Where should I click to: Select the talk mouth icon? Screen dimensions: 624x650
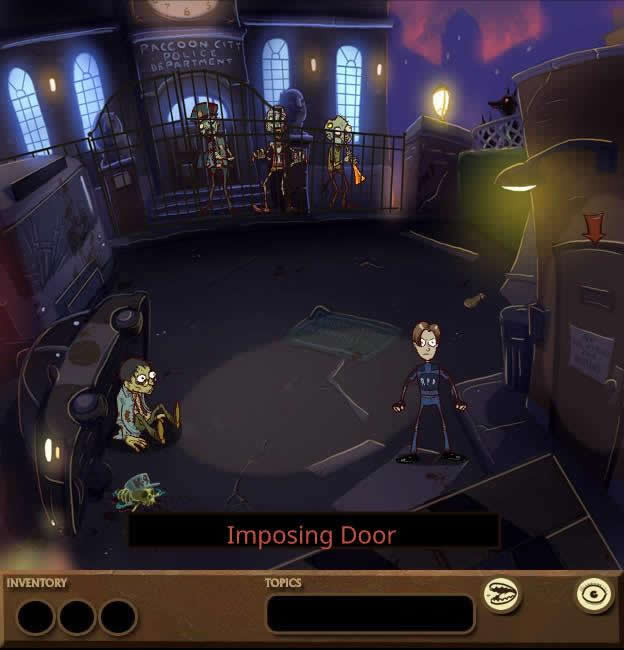pos(501,596)
